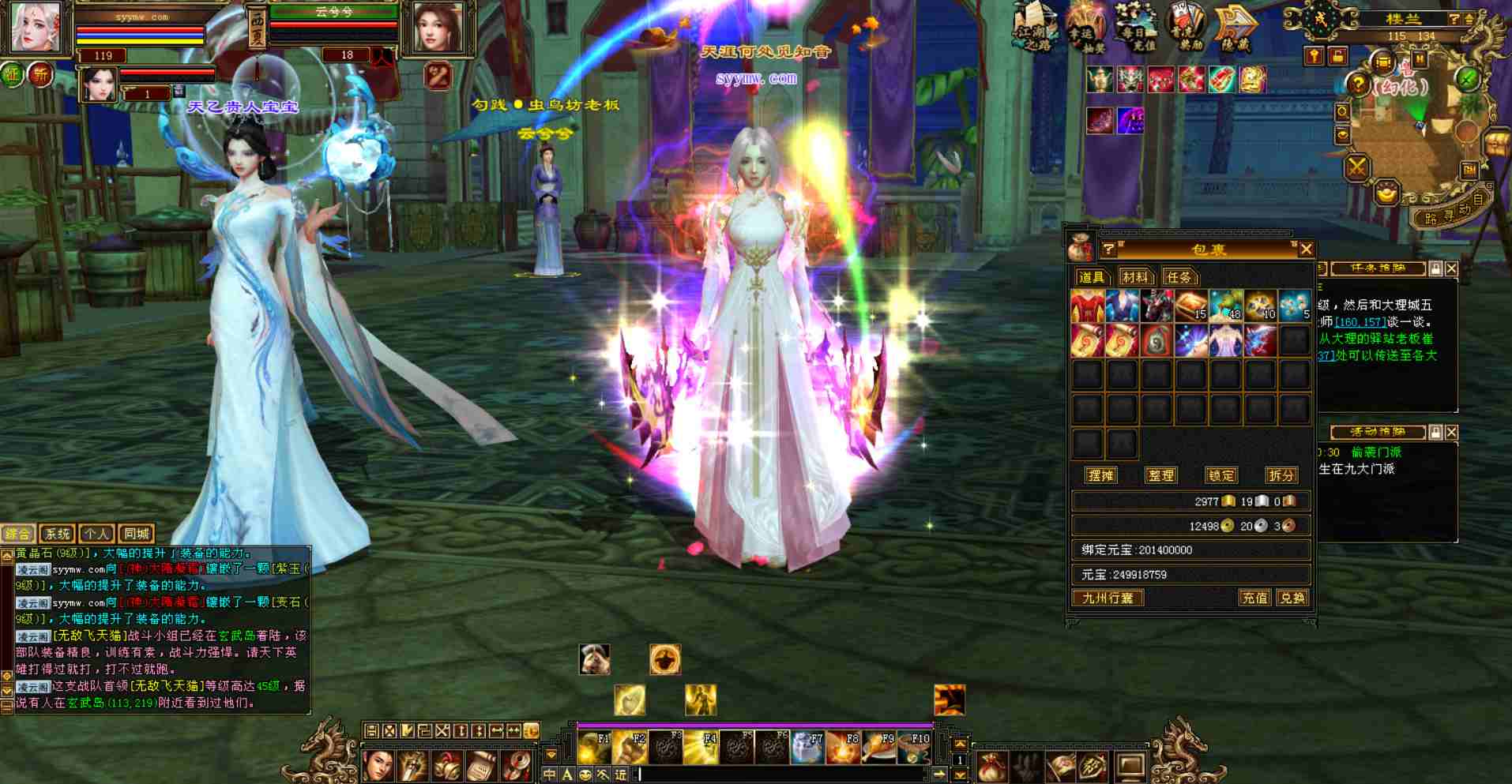Activate the F1 hotbar skill
Image resolution: width=1512 pixels, height=784 pixels.
(x=594, y=748)
